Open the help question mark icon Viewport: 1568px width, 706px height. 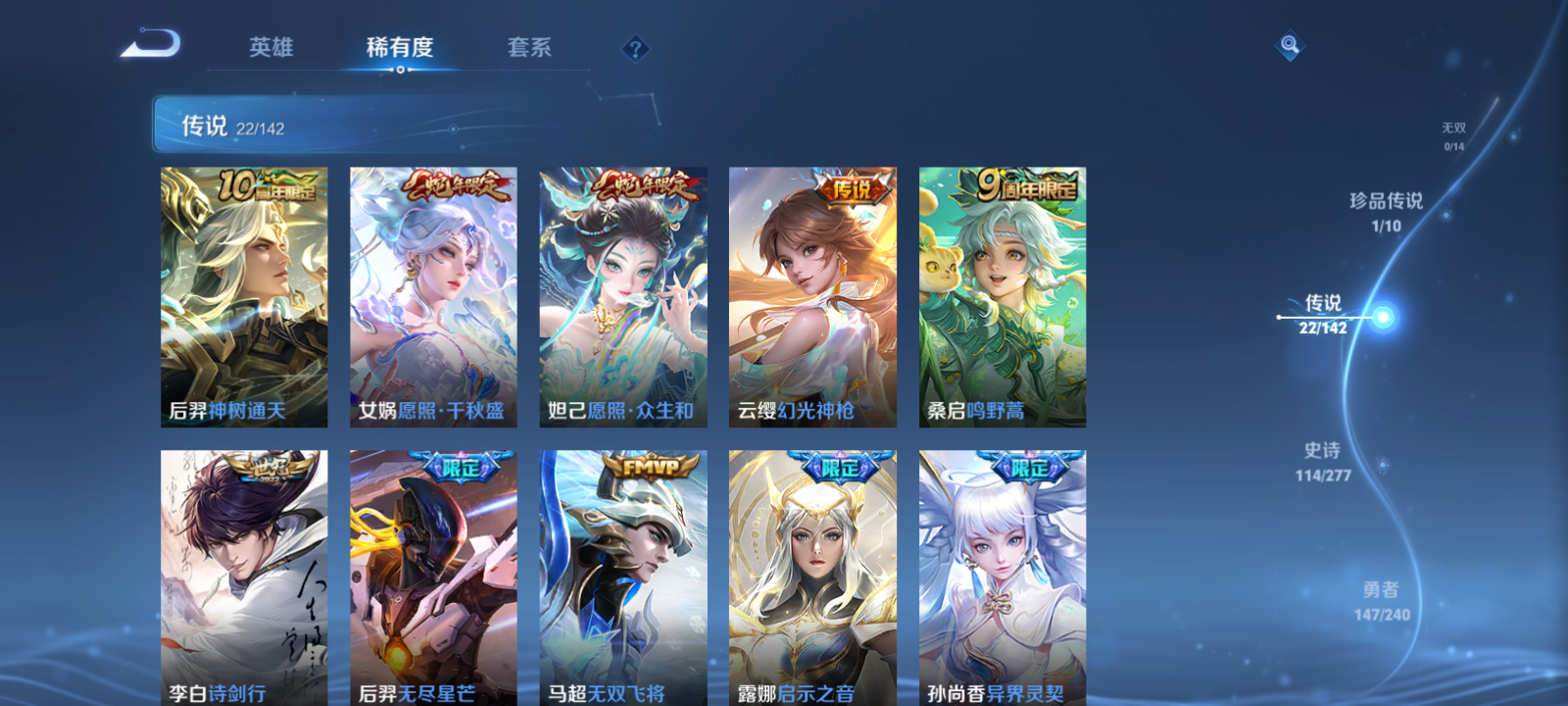(x=636, y=47)
